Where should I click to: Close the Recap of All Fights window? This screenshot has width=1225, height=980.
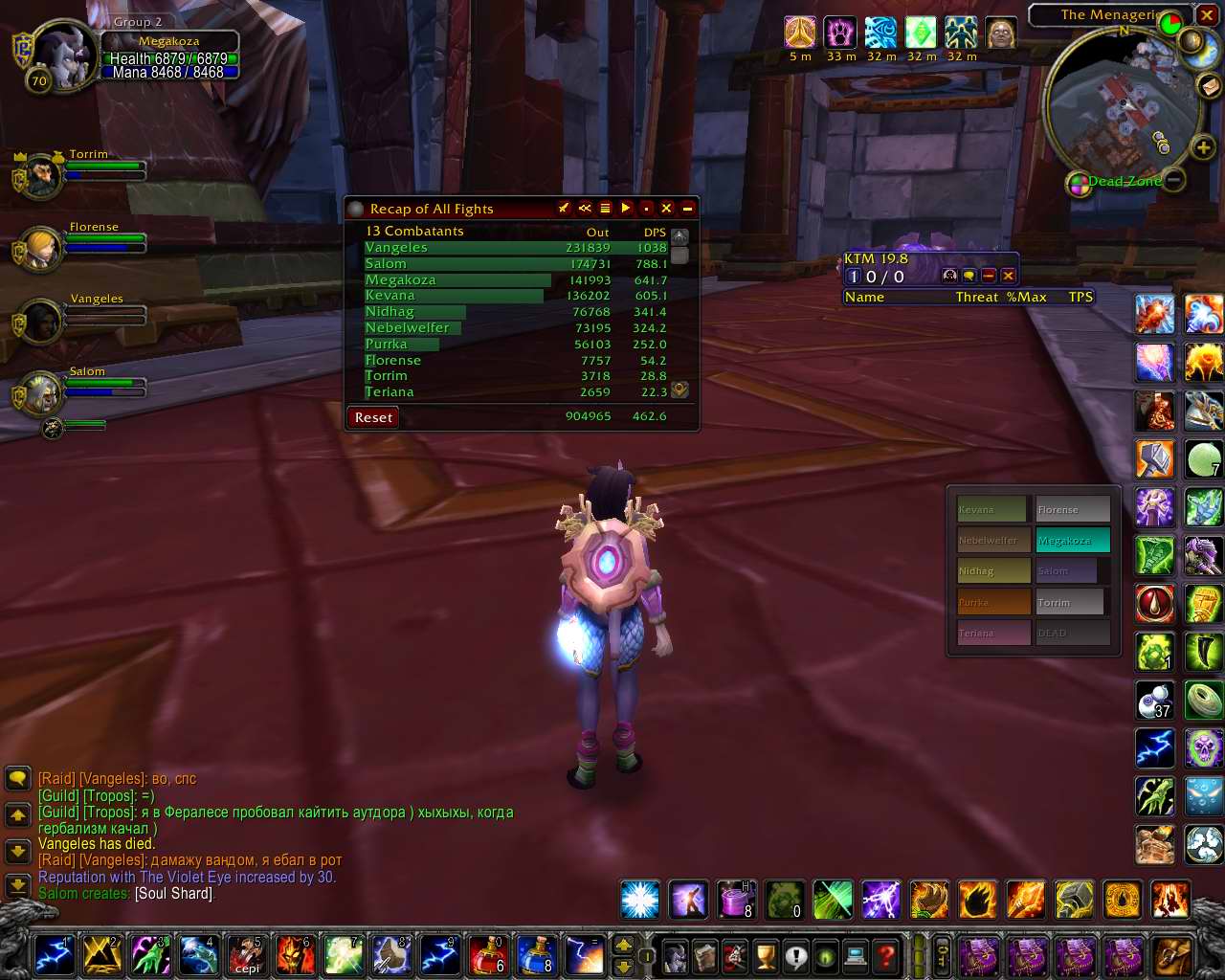(x=667, y=209)
